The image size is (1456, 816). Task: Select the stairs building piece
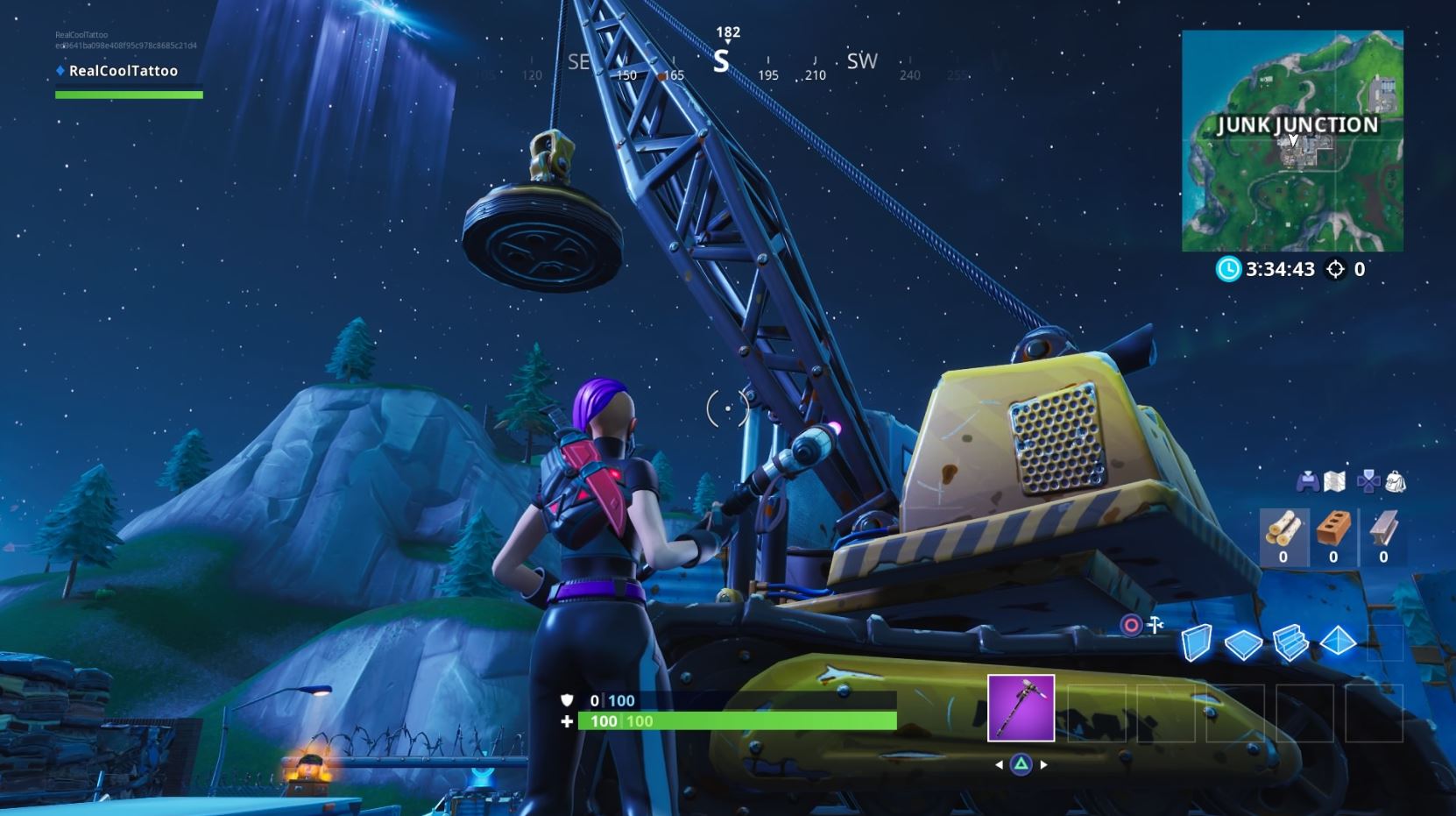[x=1290, y=640]
